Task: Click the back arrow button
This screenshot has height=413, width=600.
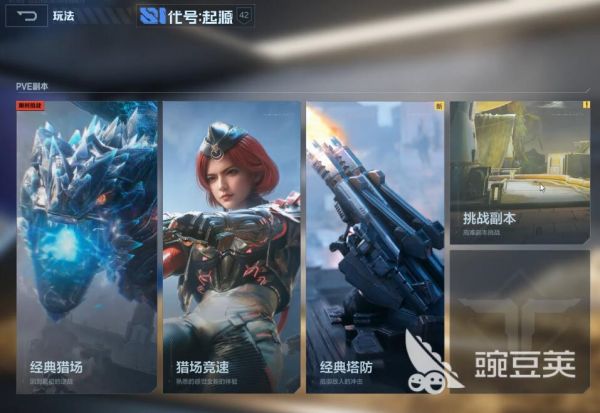Action: pyautogui.click(x=27, y=16)
